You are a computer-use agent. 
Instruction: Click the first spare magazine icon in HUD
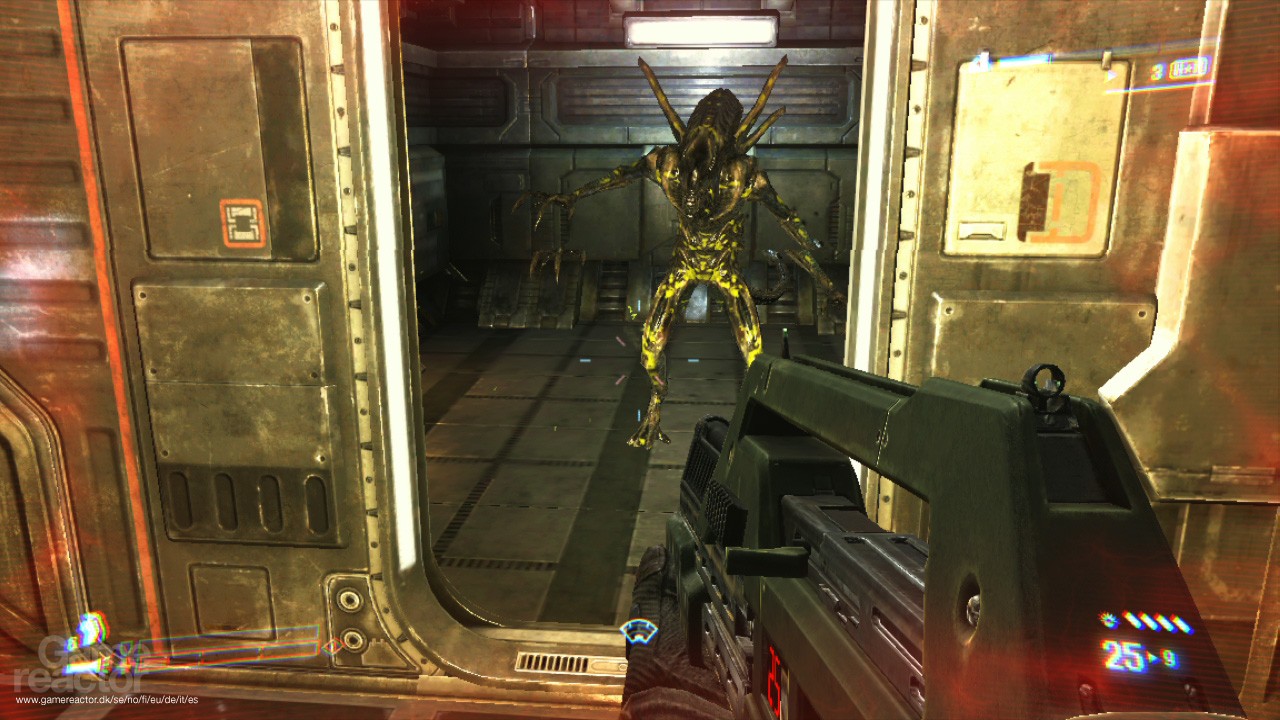[1133, 622]
